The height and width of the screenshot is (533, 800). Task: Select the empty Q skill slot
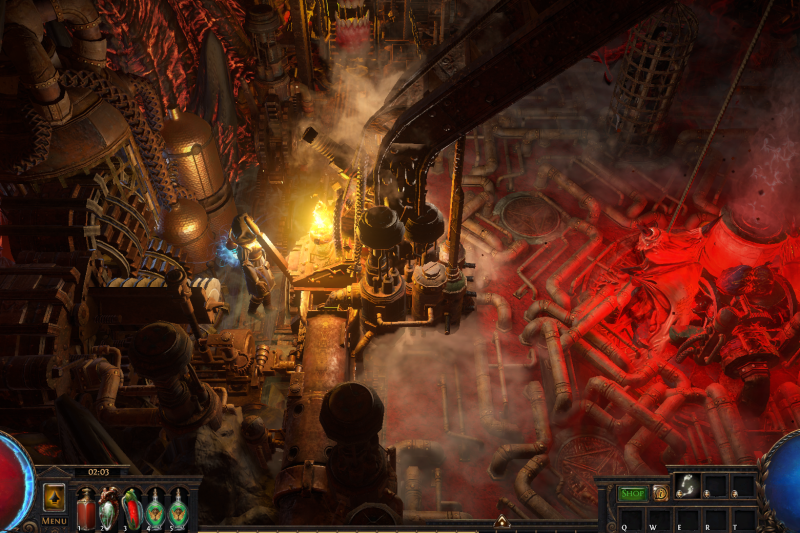pos(631,519)
